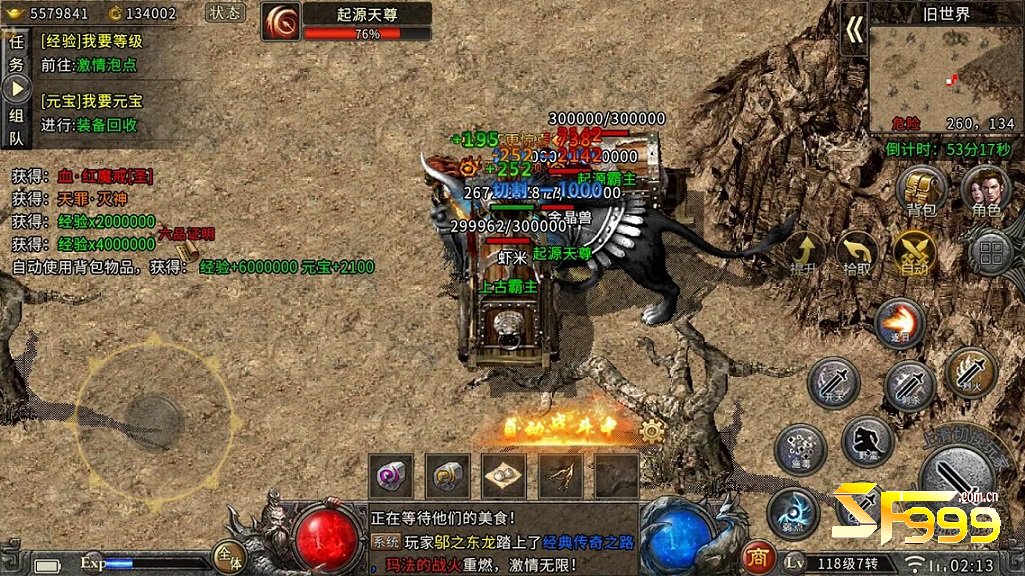The image size is (1025, 576).
Task: Open the 商 shop button
Action: click(x=759, y=558)
